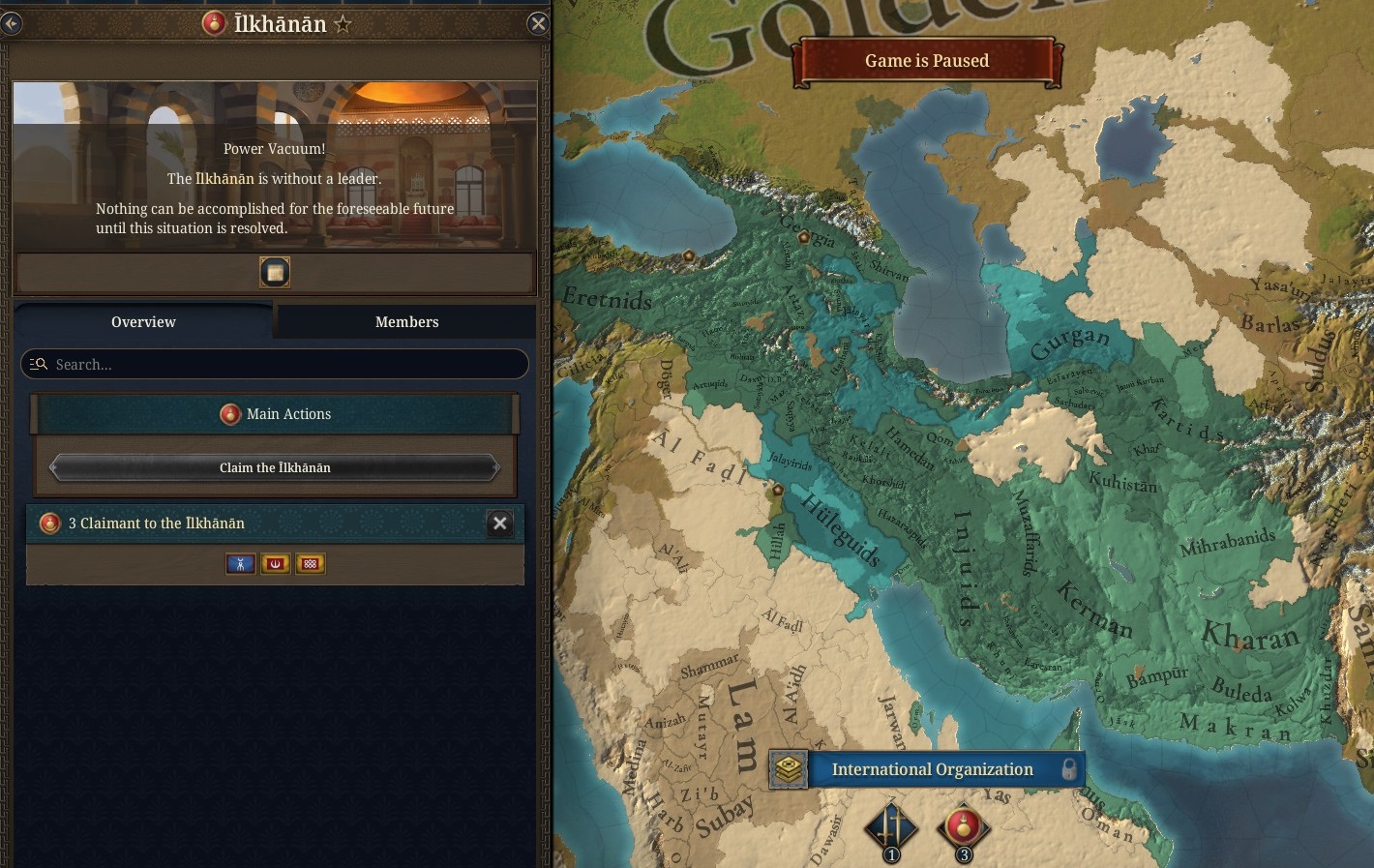Favorite the Īlkhānān with the star toggle
1374x868 pixels.
(x=343, y=23)
